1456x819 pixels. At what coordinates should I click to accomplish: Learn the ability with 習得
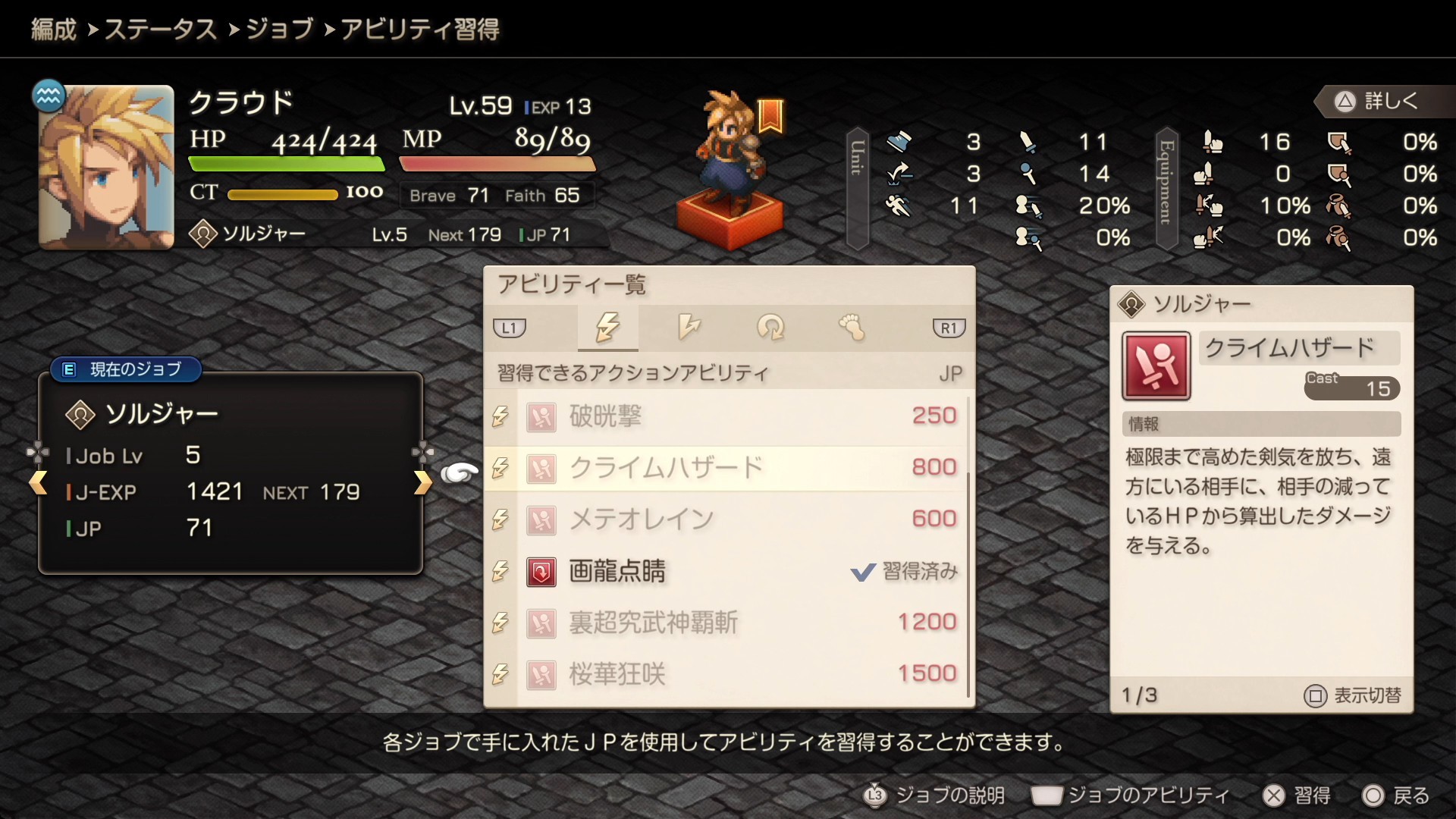click(x=1297, y=795)
